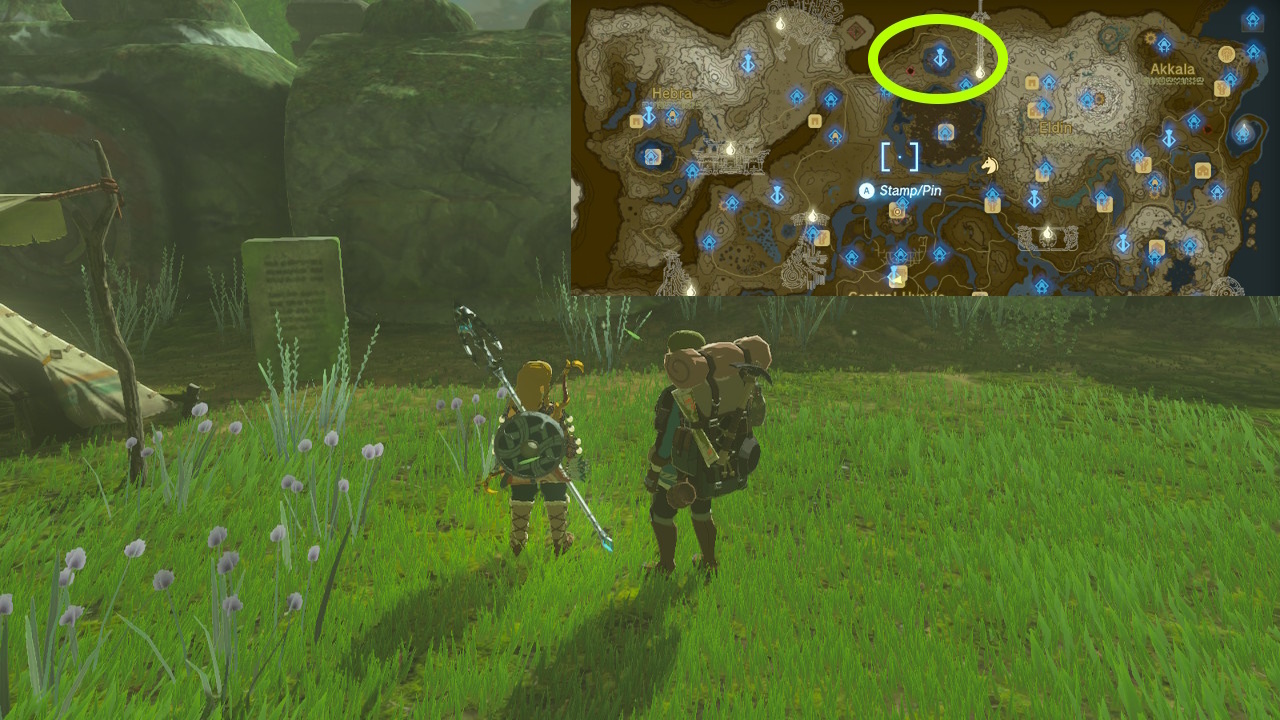Click the stable icon left of the Hebra label

635,120
